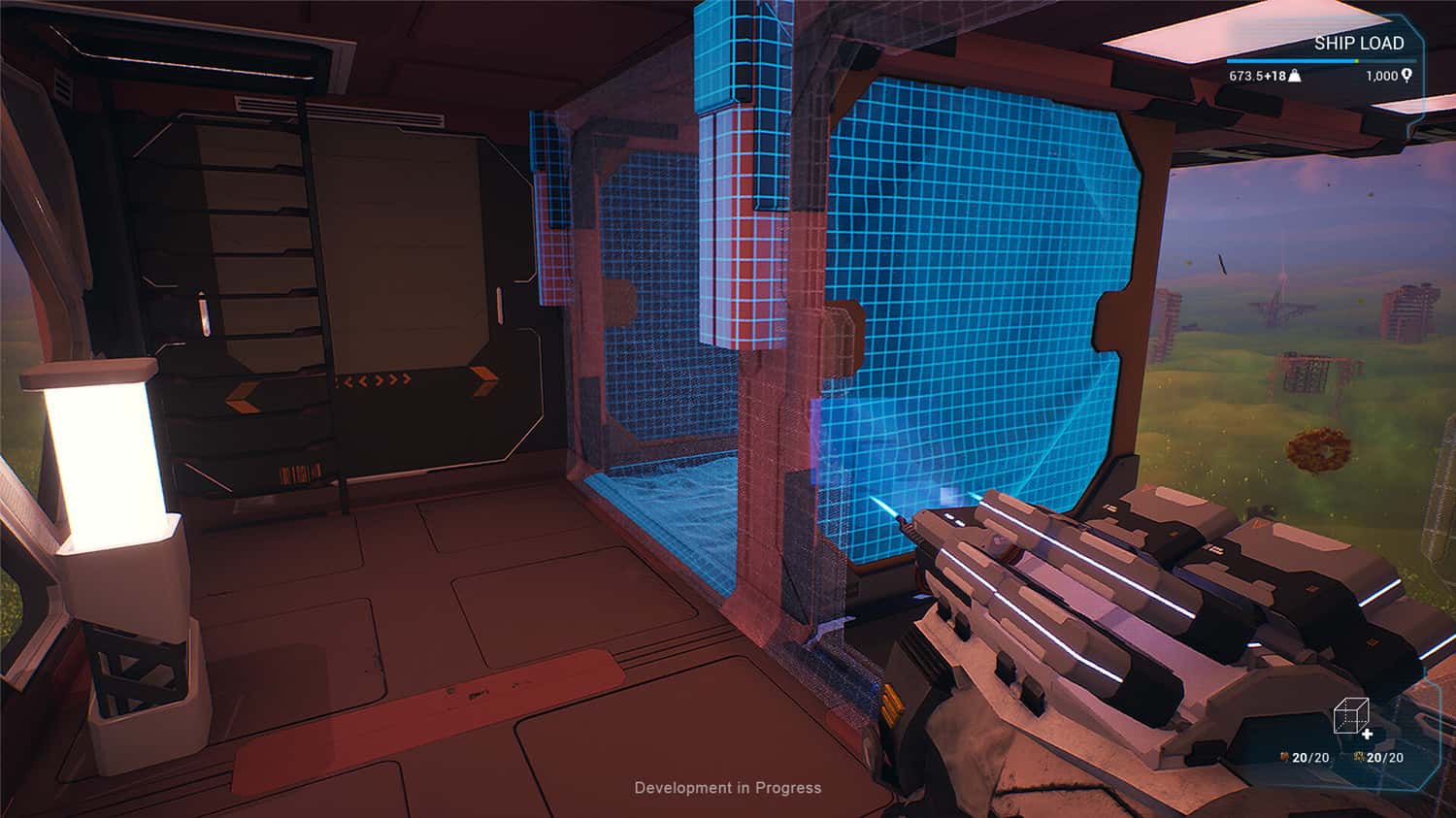The height and width of the screenshot is (818, 1456).
Task: Select the SHIP LOAD header title
Action: click(1359, 42)
